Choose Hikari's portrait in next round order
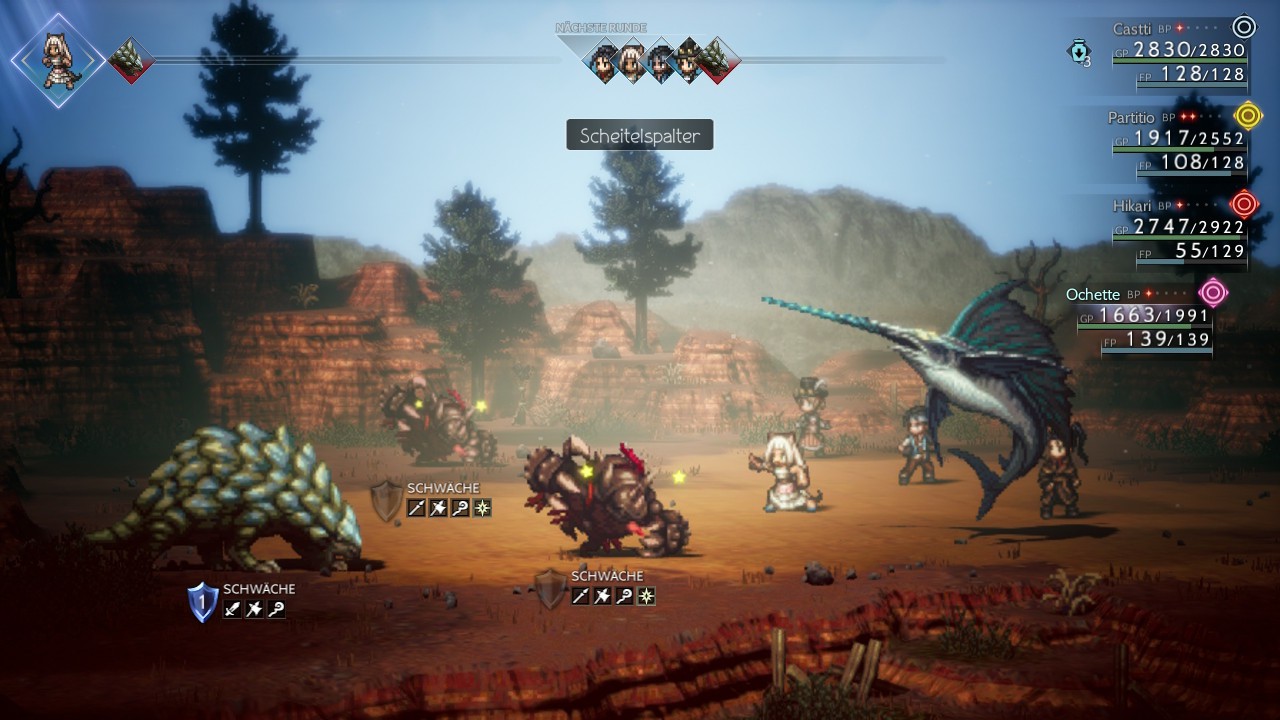This screenshot has height=720, width=1280. [605, 60]
